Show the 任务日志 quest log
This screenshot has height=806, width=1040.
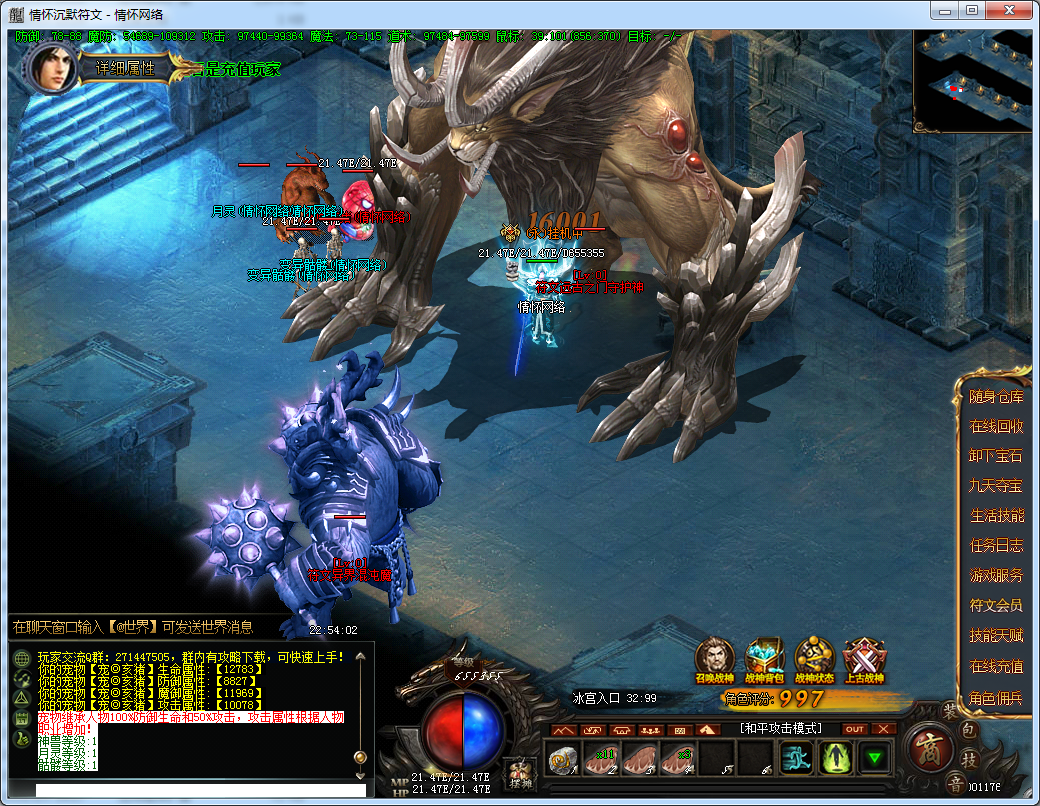tap(996, 546)
